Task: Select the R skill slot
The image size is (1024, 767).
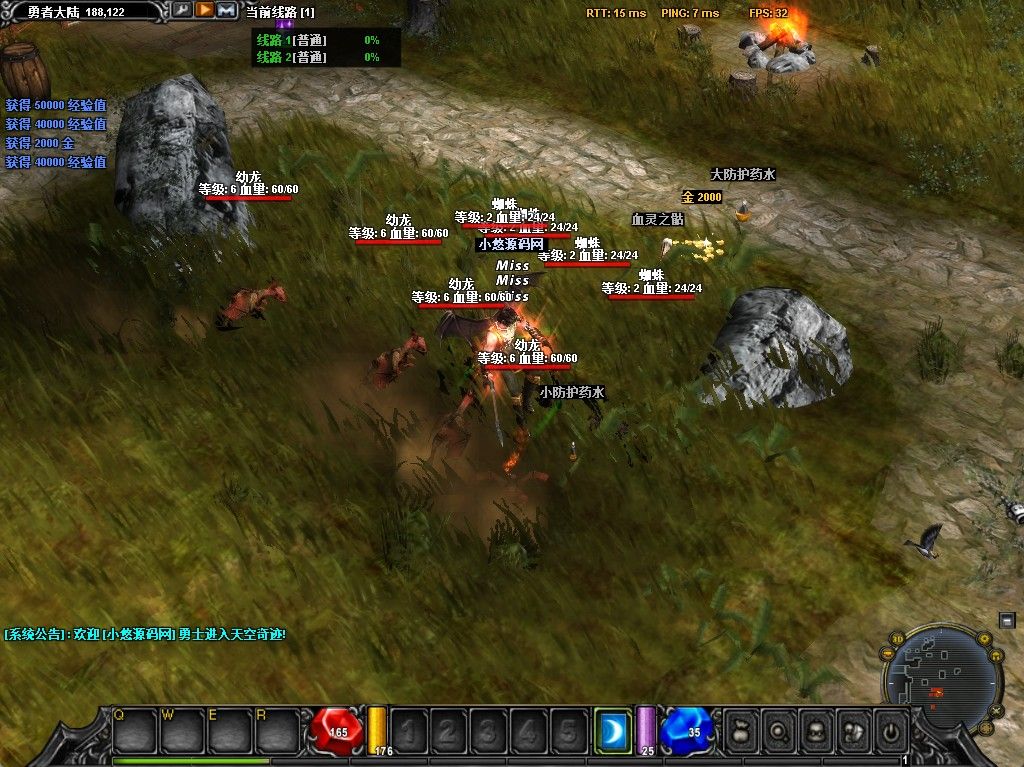Action: click(277, 731)
